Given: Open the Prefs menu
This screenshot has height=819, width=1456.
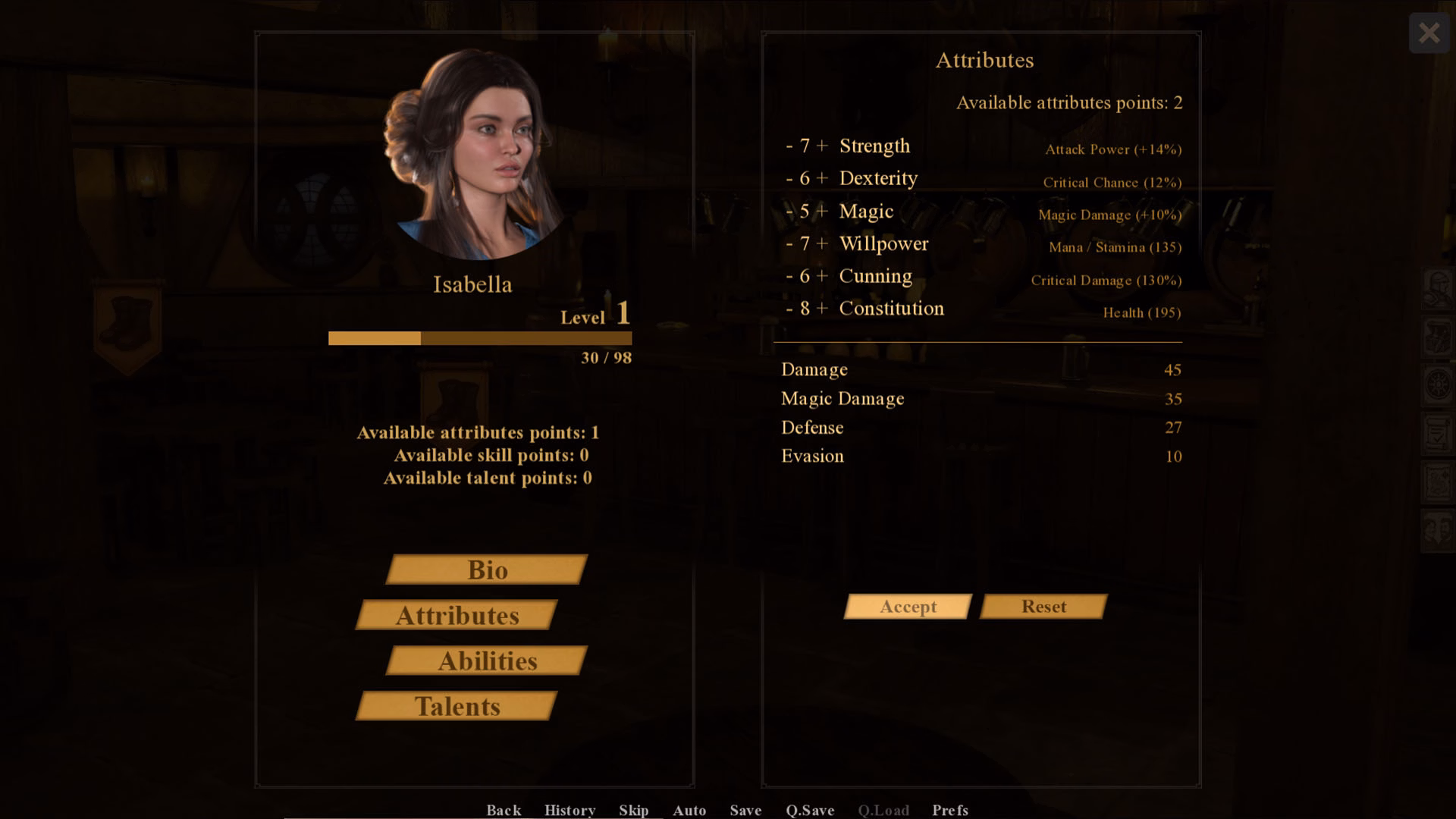Looking at the screenshot, I should tap(950, 810).
